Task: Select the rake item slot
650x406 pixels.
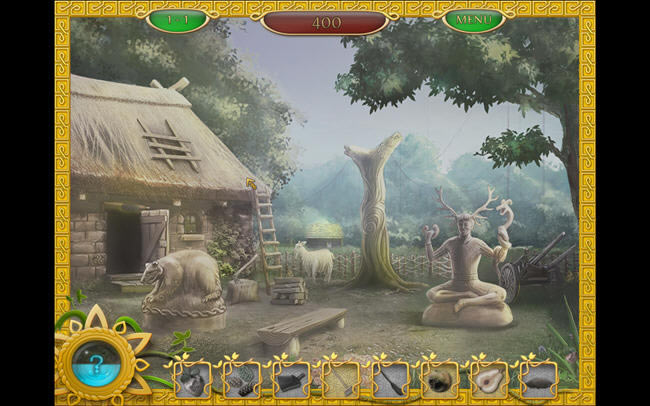Action: (340, 379)
